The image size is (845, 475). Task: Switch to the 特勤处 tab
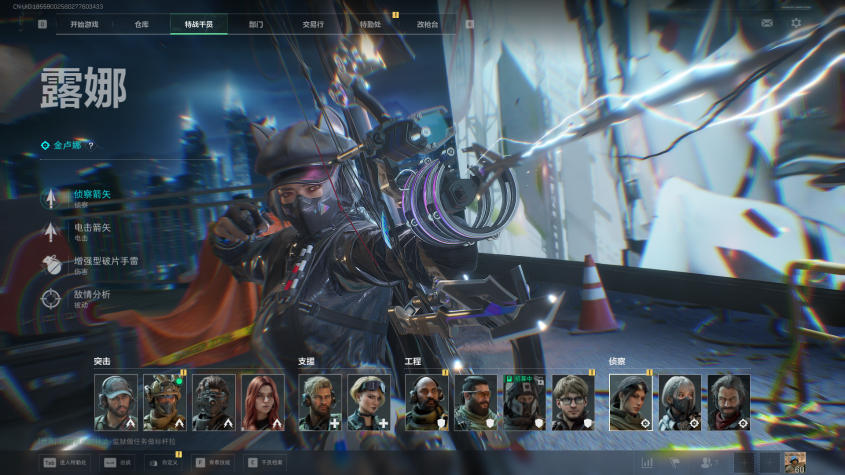point(370,24)
